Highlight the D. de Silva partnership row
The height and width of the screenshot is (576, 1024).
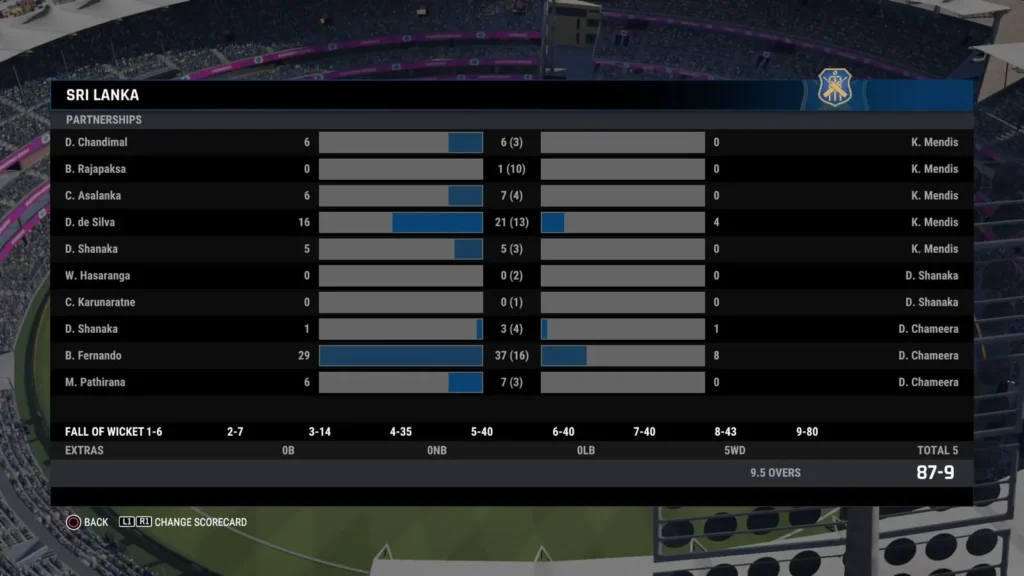pos(511,222)
